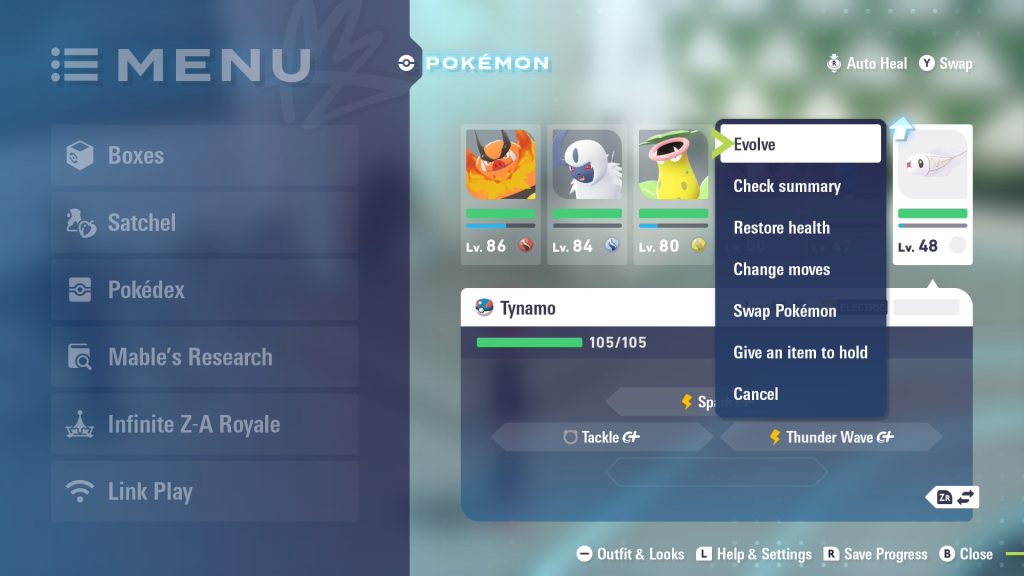Image resolution: width=1024 pixels, height=576 pixels.
Task: Open Change moves option
Action: 800,270
